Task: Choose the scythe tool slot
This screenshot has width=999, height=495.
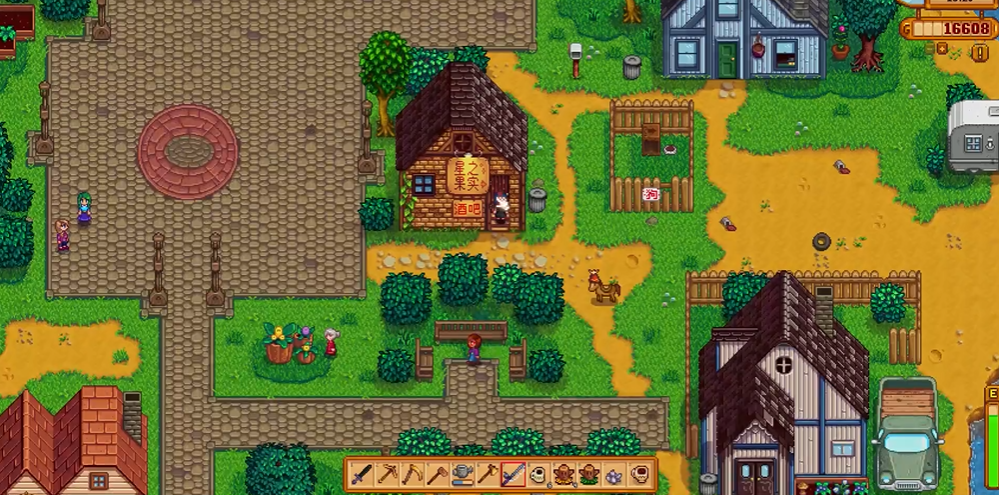Action: 412,474
